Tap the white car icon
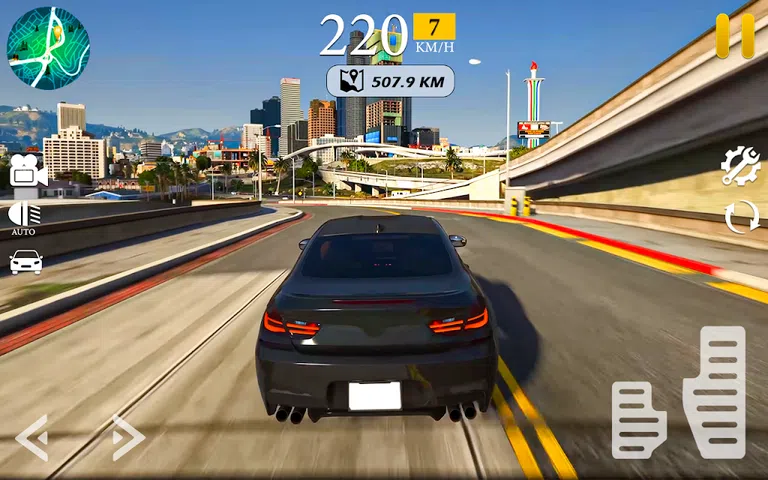This screenshot has height=480, width=768. 26,262
